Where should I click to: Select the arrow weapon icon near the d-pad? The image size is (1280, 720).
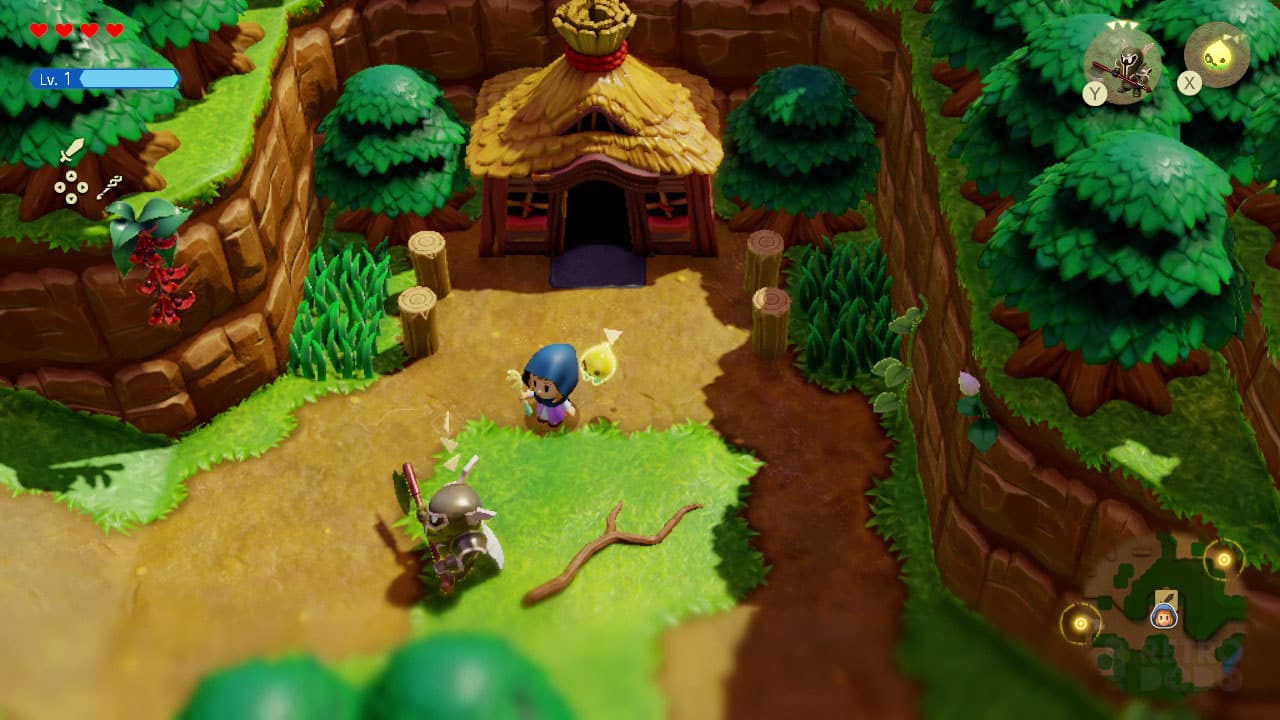[x=109, y=189]
